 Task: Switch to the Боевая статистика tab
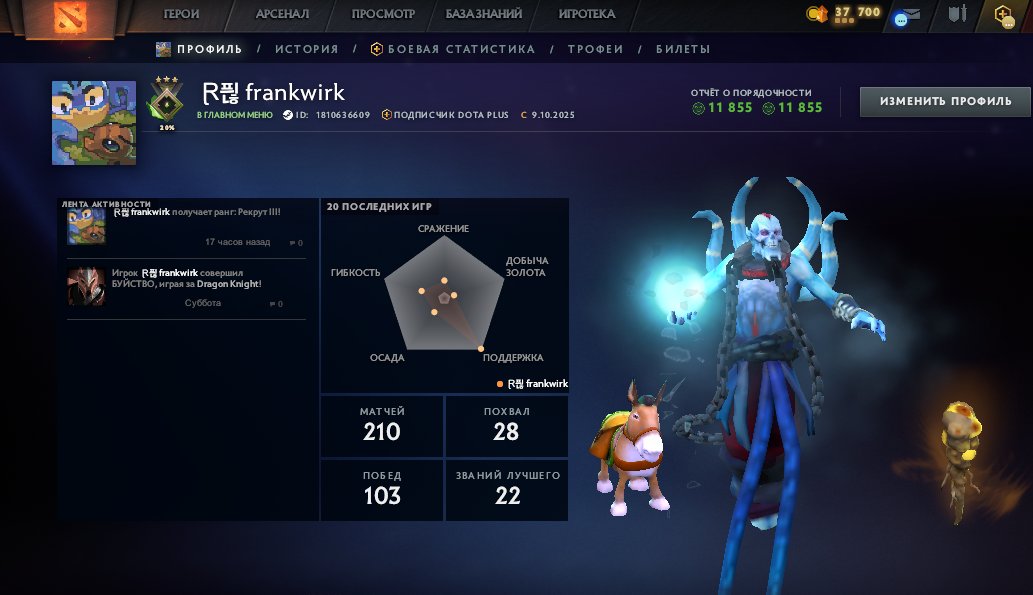(x=453, y=49)
